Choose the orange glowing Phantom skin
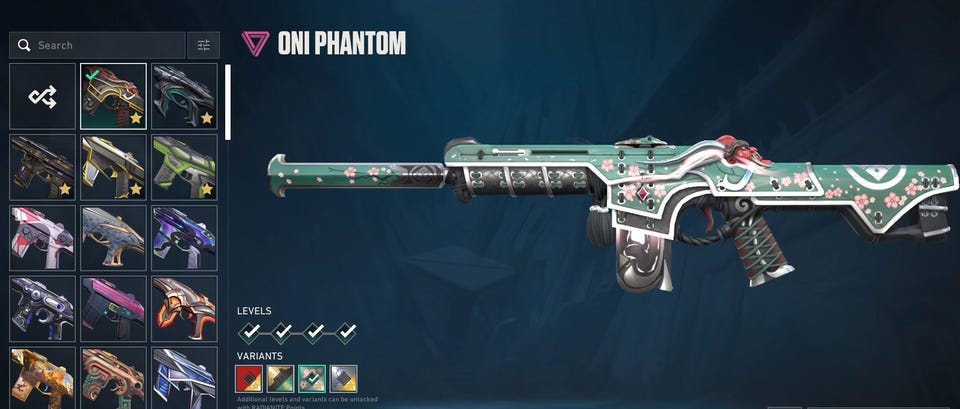Screen dimensions: 960x409 185,308
